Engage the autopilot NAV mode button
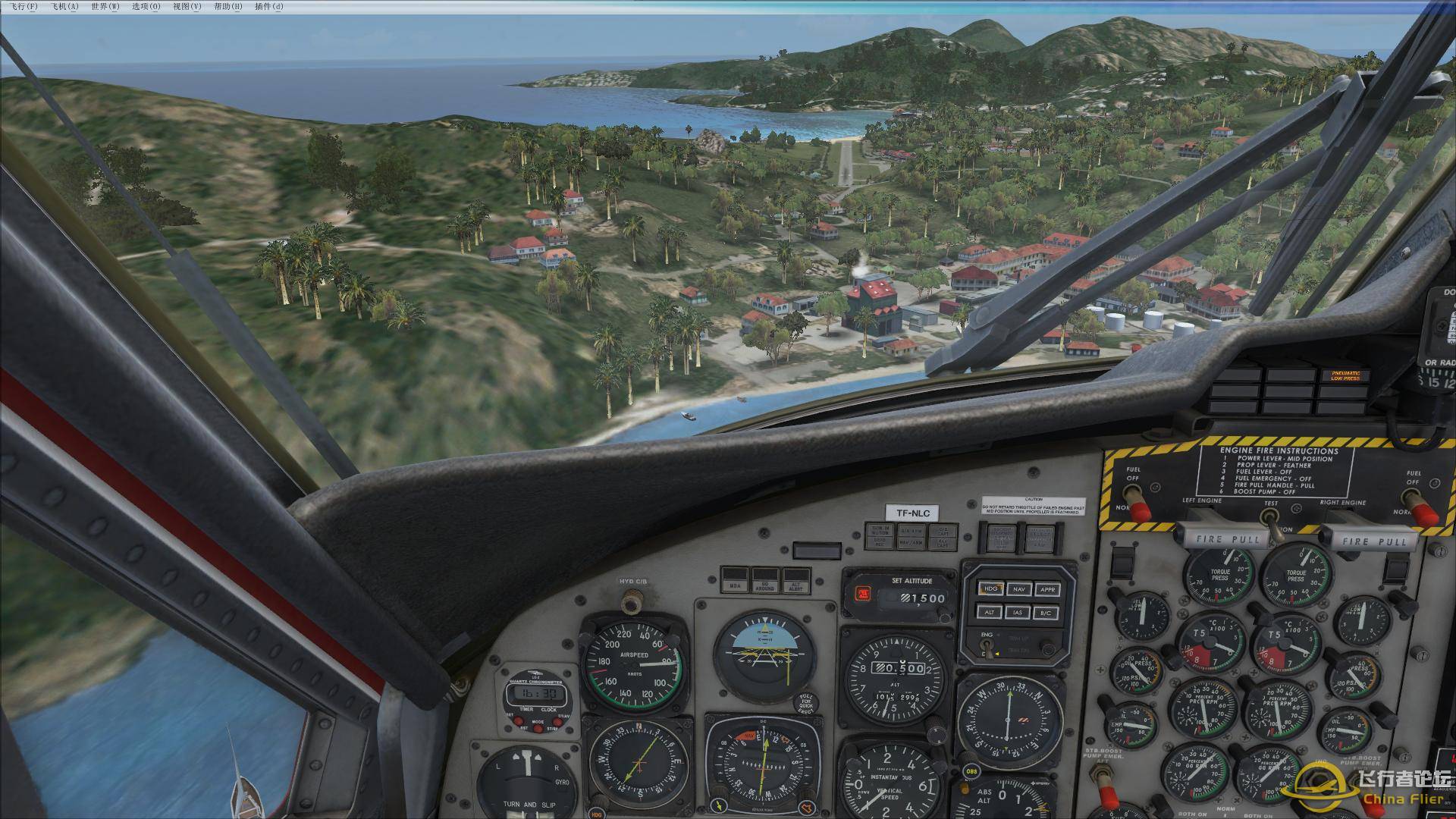This screenshot has width=1456, height=819. [x=1019, y=588]
